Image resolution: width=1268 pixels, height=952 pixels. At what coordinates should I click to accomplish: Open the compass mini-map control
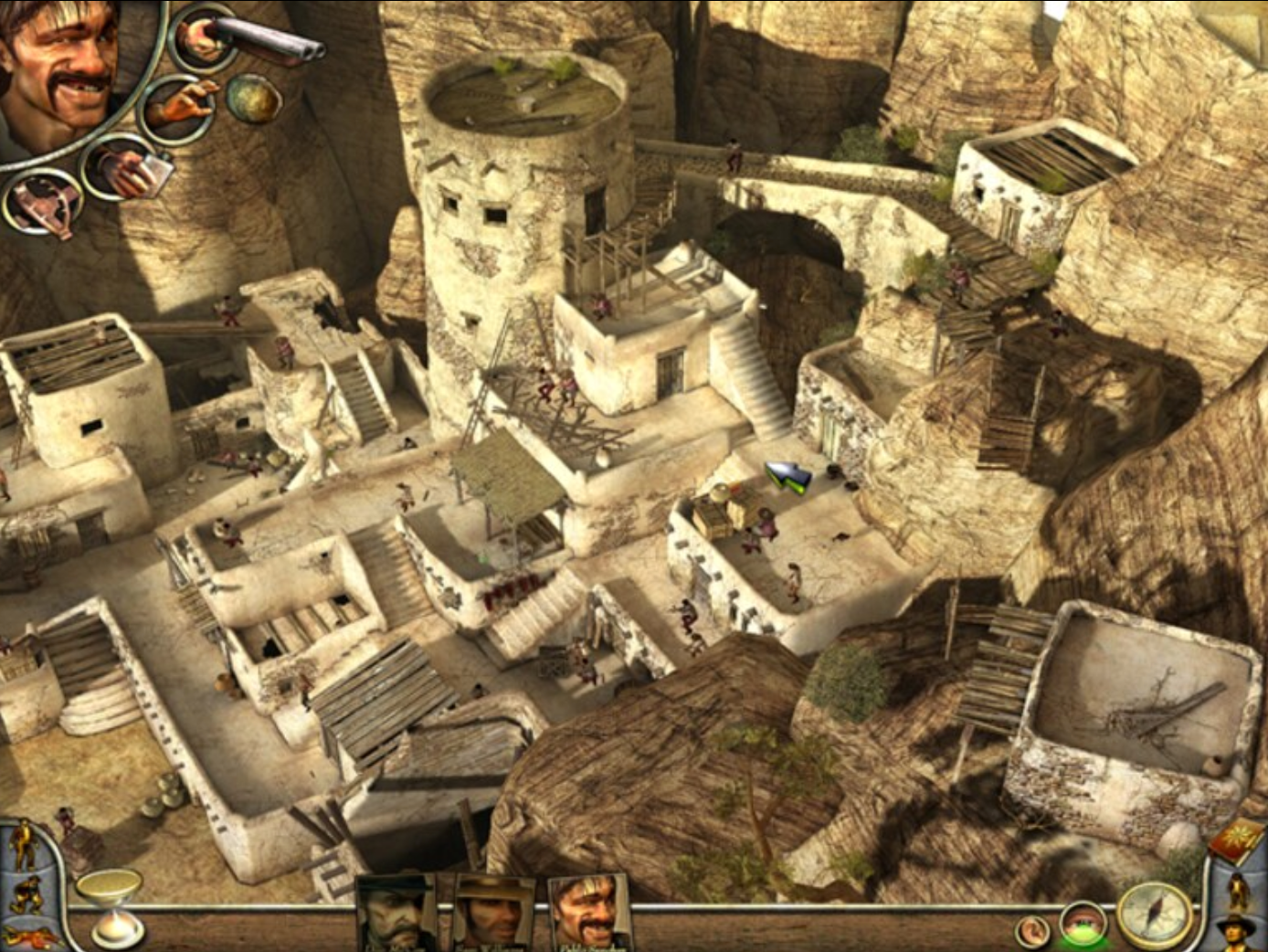(x=1153, y=915)
